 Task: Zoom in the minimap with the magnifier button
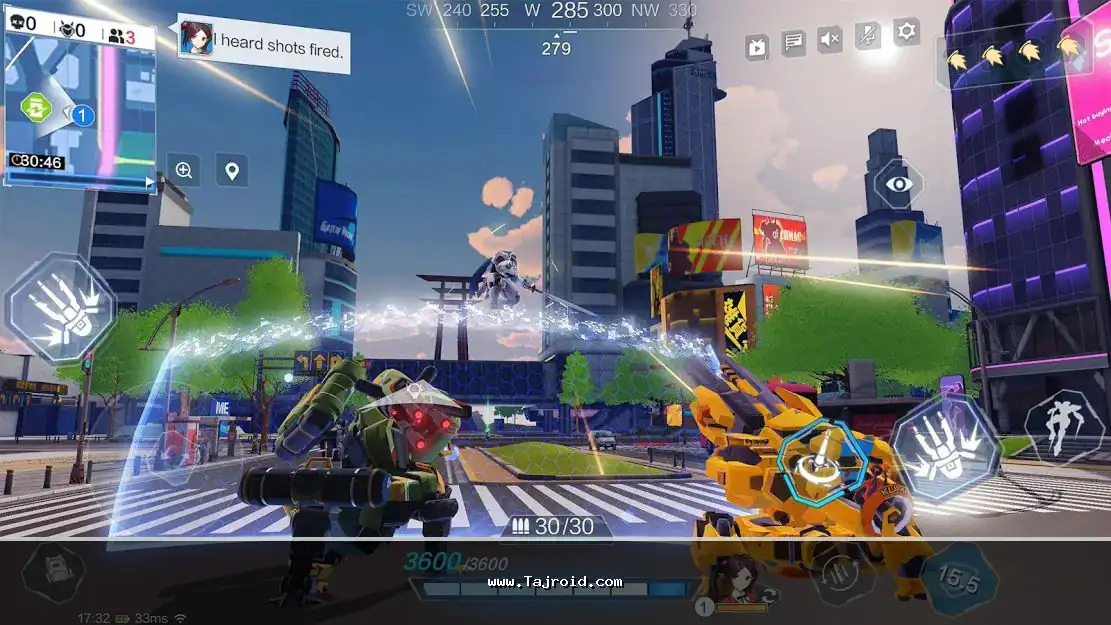coord(184,170)
